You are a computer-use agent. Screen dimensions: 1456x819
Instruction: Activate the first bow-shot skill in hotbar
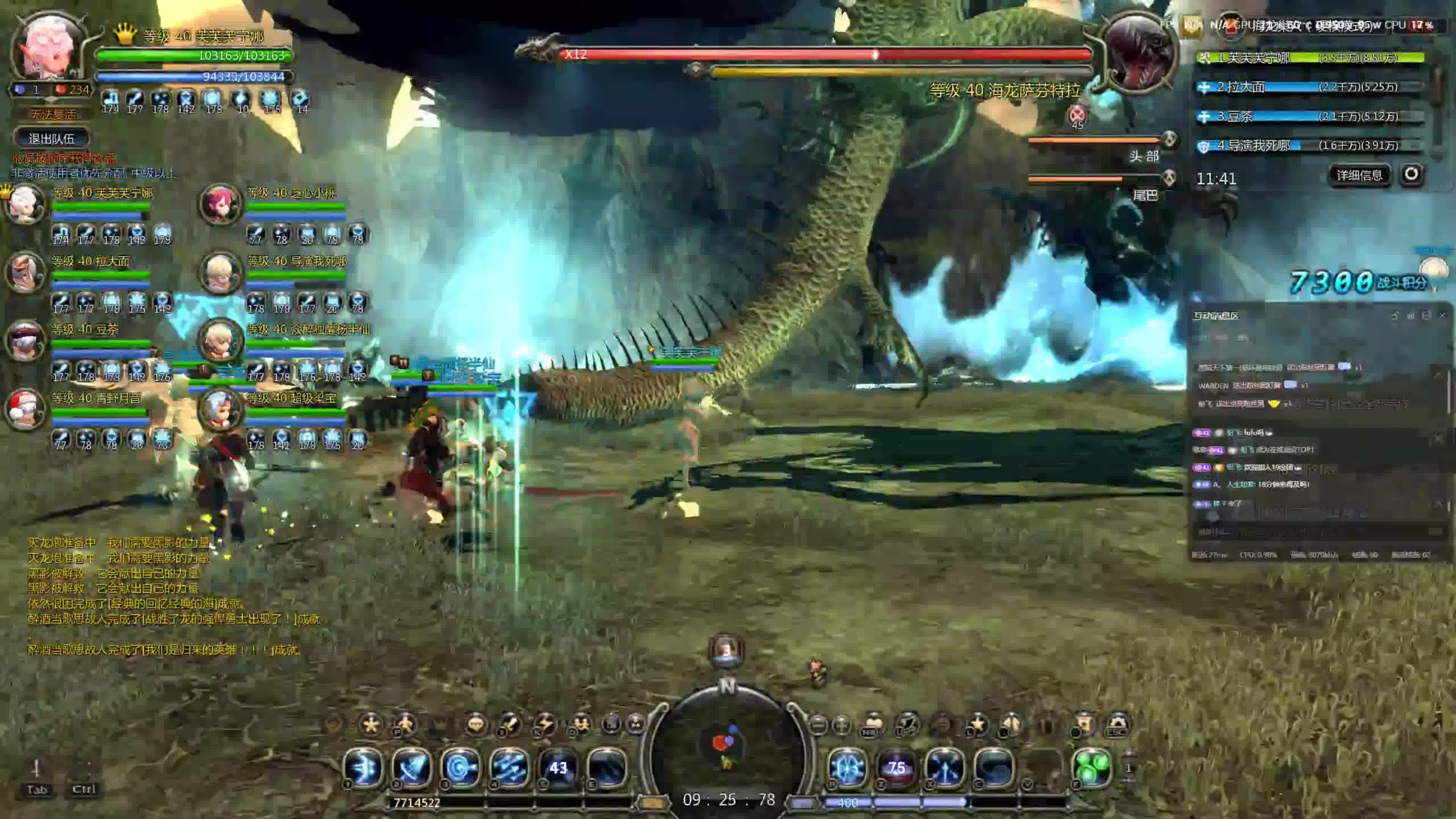pyautogui.click(x=364, y=767)
